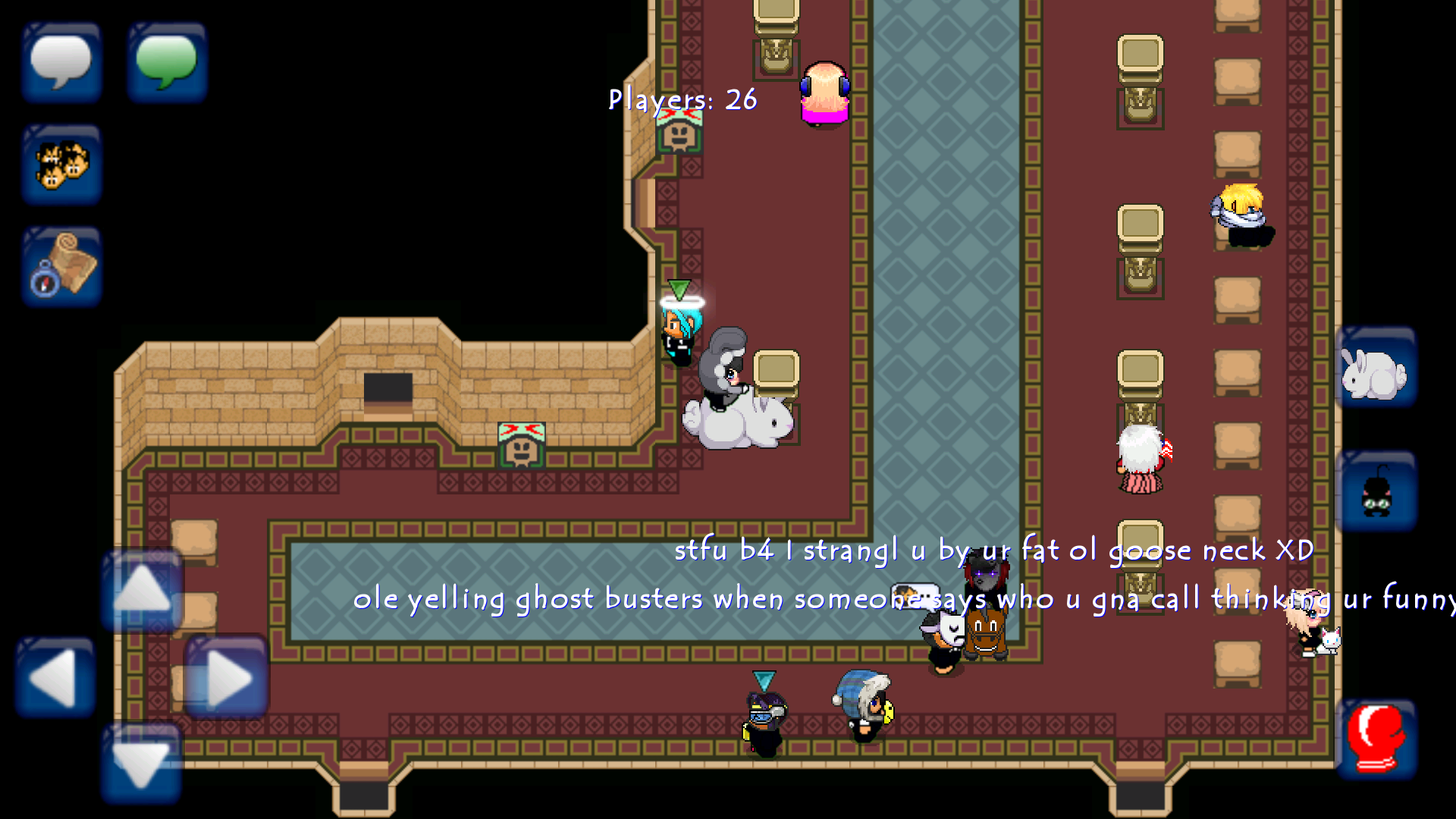The width and height of the screenshot is (1456, 819).
Task: Open the player faces list icon
Action: 61,165
